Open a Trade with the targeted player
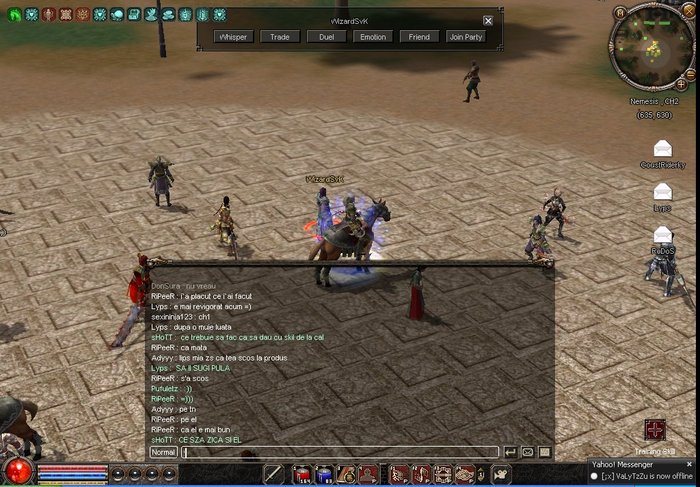700x487 pixels. pos(280,37)
